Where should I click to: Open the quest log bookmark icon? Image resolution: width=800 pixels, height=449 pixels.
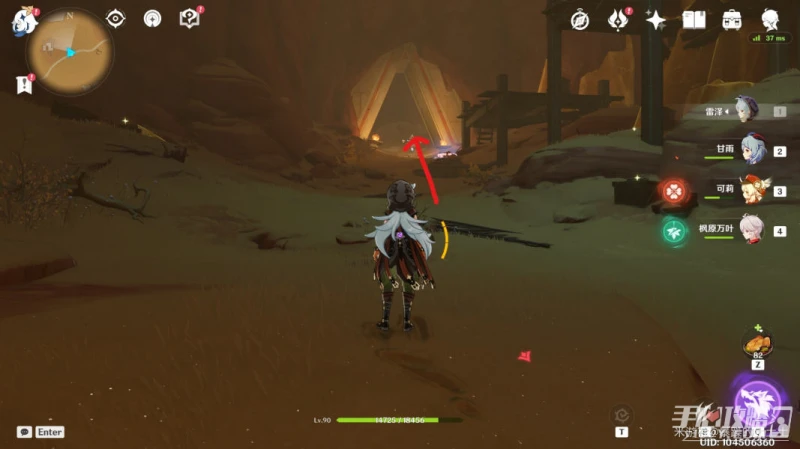[24, 85]
